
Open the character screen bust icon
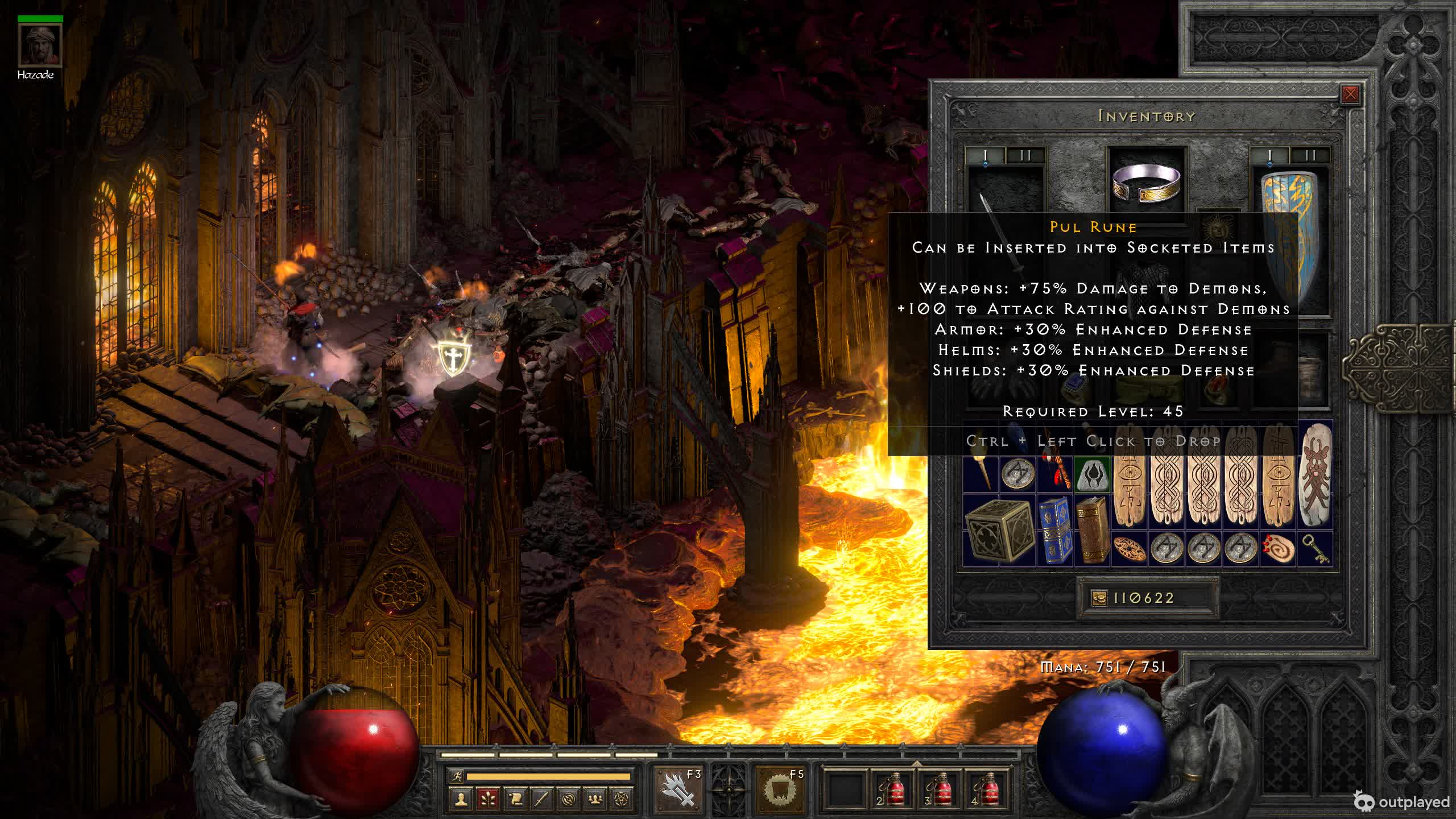(x=461, y=799)
